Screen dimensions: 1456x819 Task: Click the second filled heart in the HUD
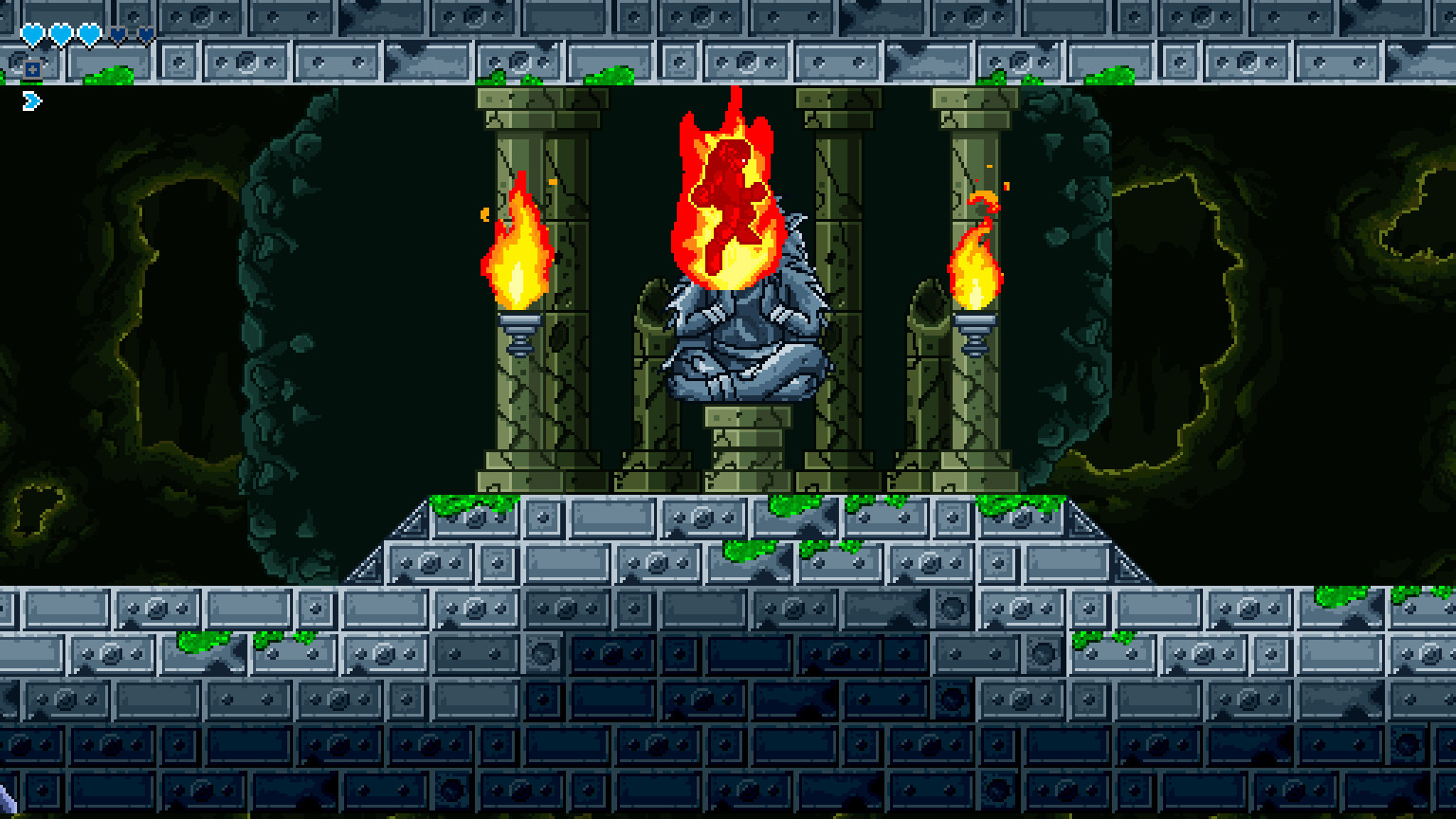coord(61,33)
